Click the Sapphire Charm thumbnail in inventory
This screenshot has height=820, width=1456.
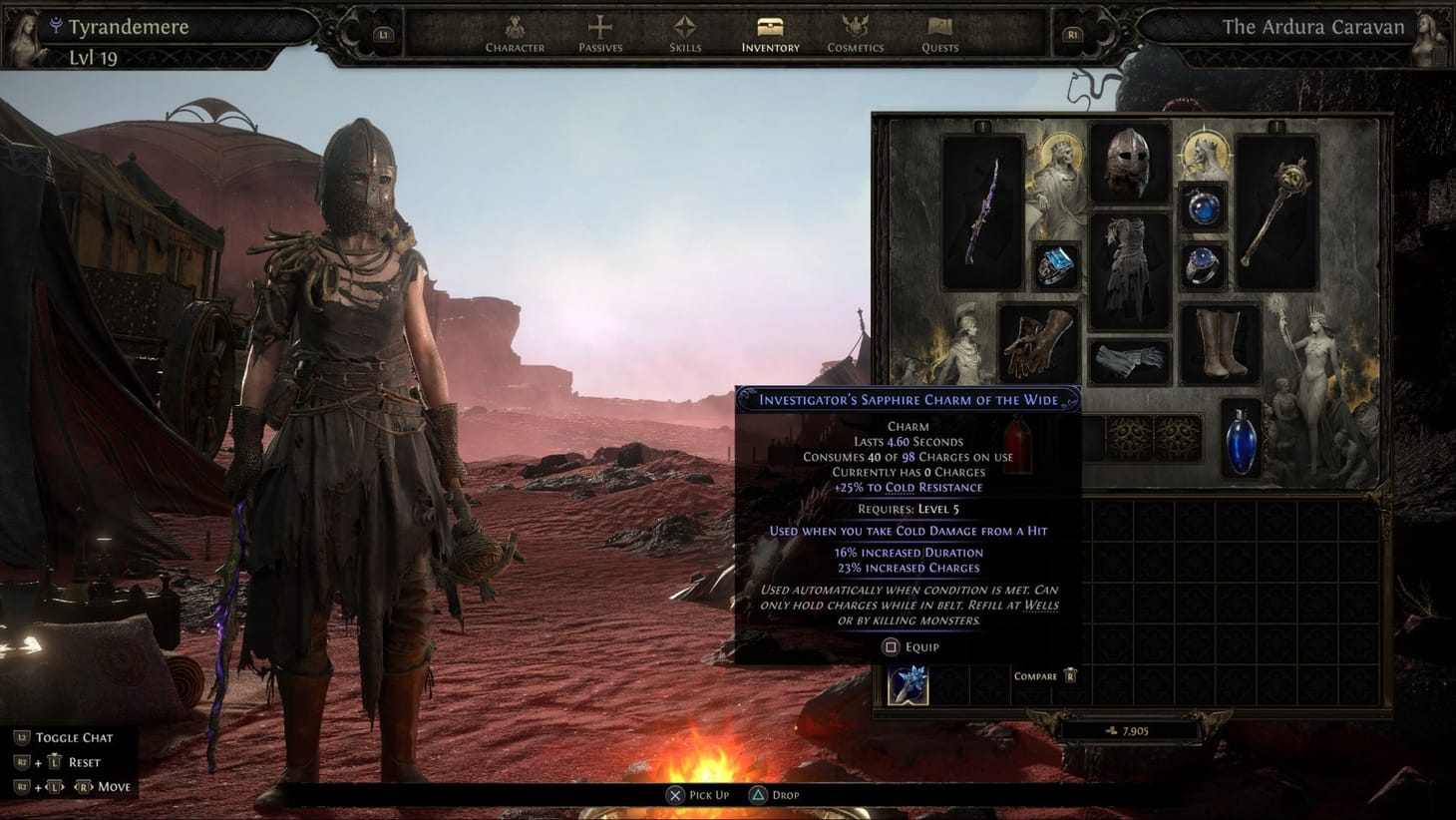(x=909, y=683)
